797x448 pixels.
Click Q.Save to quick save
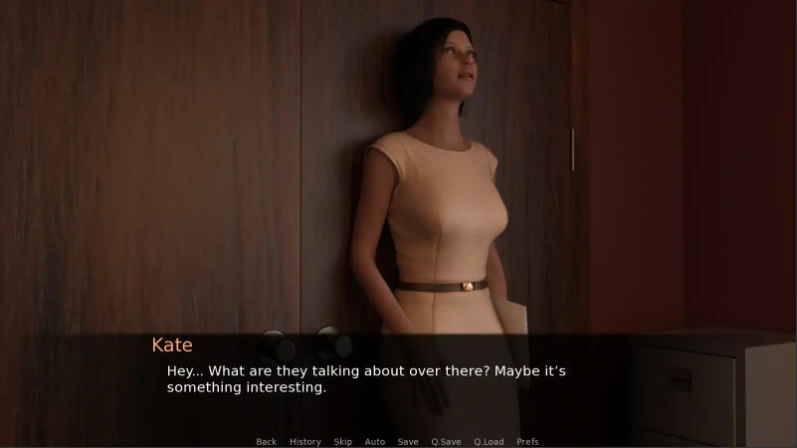pos(446,441)
